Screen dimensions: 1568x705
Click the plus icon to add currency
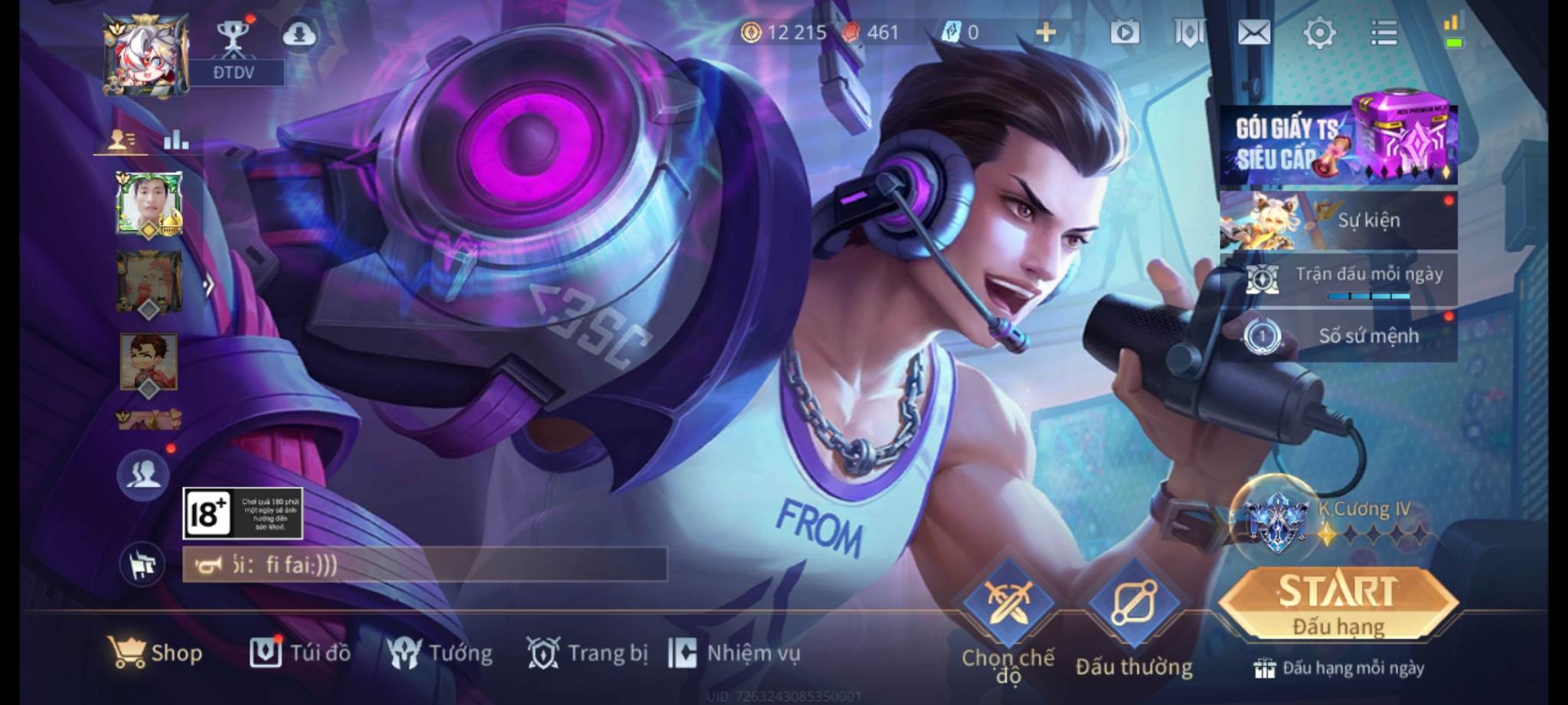point(1046,32)
